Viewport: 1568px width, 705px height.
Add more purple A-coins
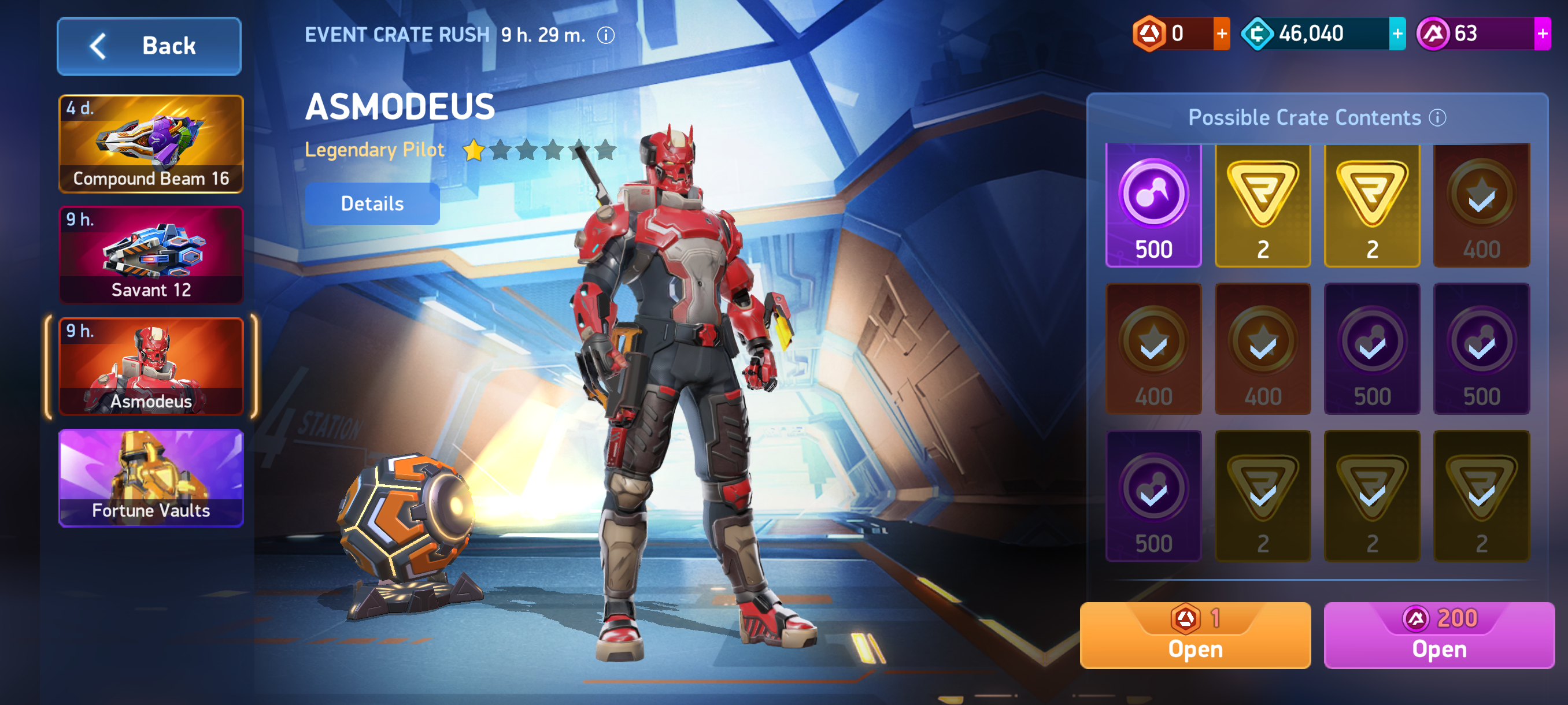[x=1542, y=34]
